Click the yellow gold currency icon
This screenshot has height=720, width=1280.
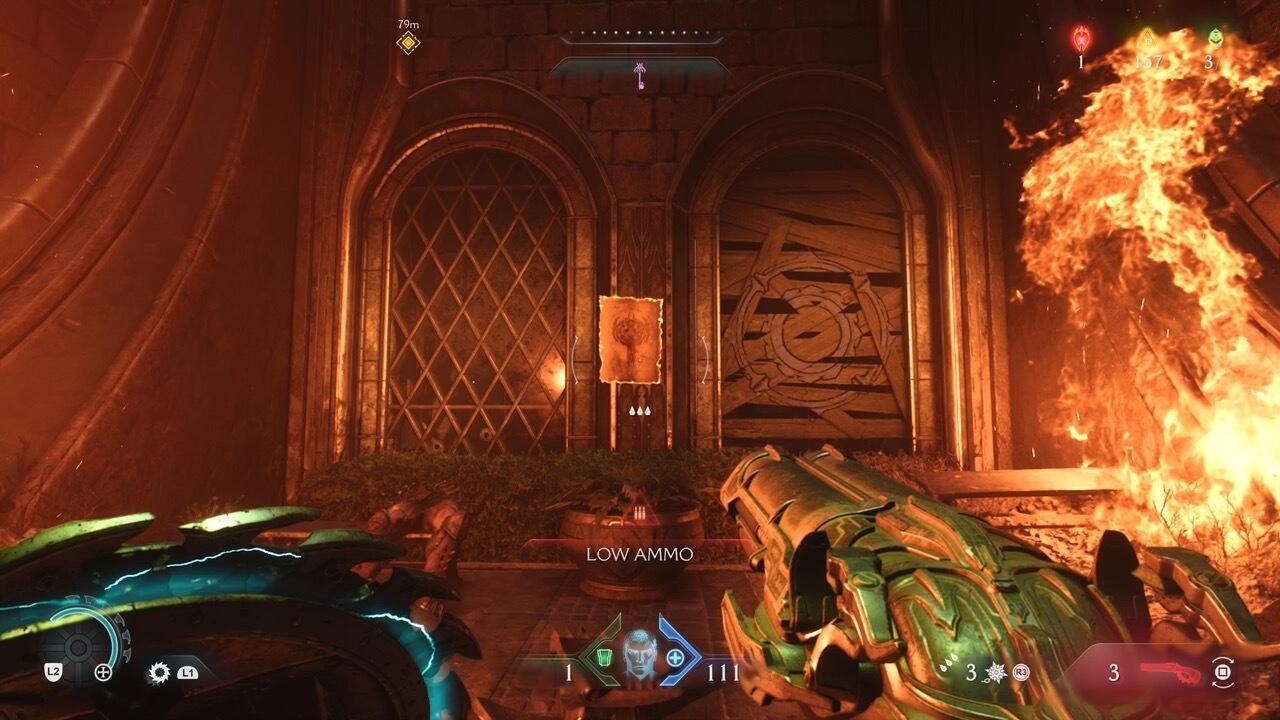pos(1146,38)
